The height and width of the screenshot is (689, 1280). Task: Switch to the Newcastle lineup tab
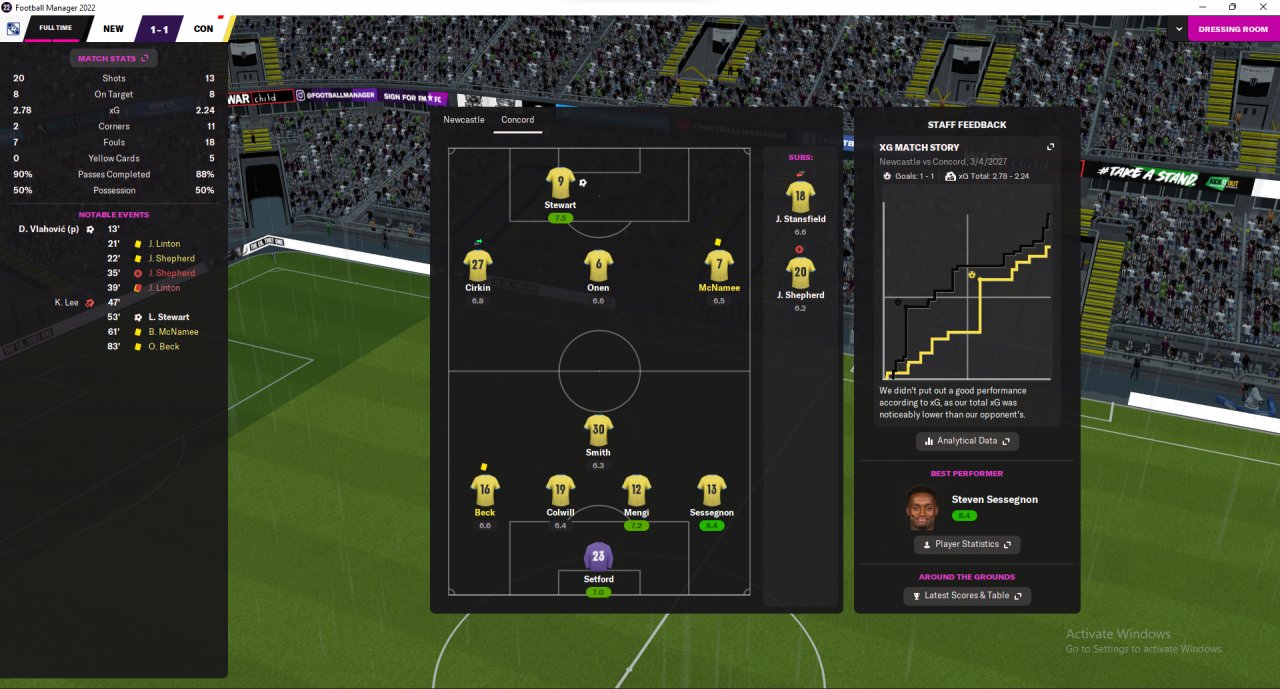click(464, 120)
